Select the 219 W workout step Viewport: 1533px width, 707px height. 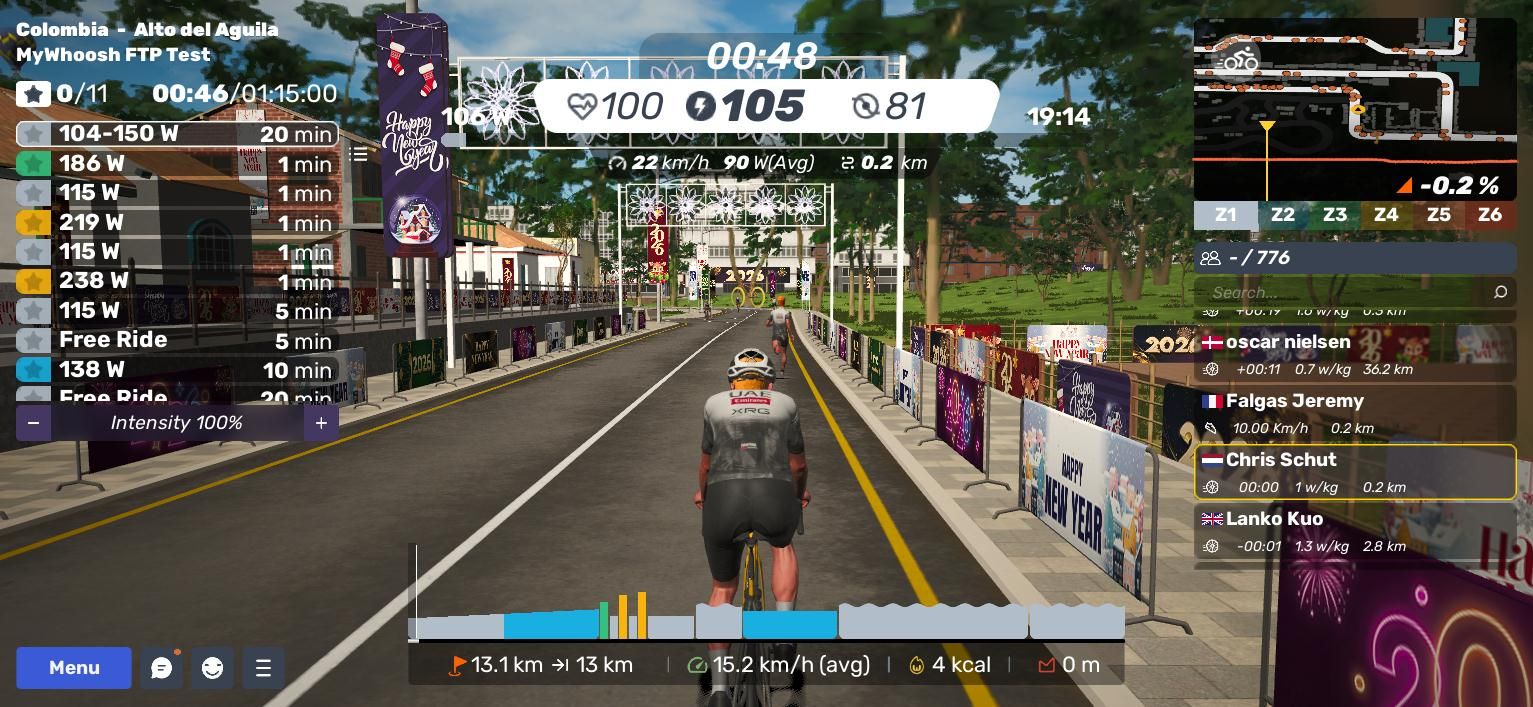(x=177, y=222)
